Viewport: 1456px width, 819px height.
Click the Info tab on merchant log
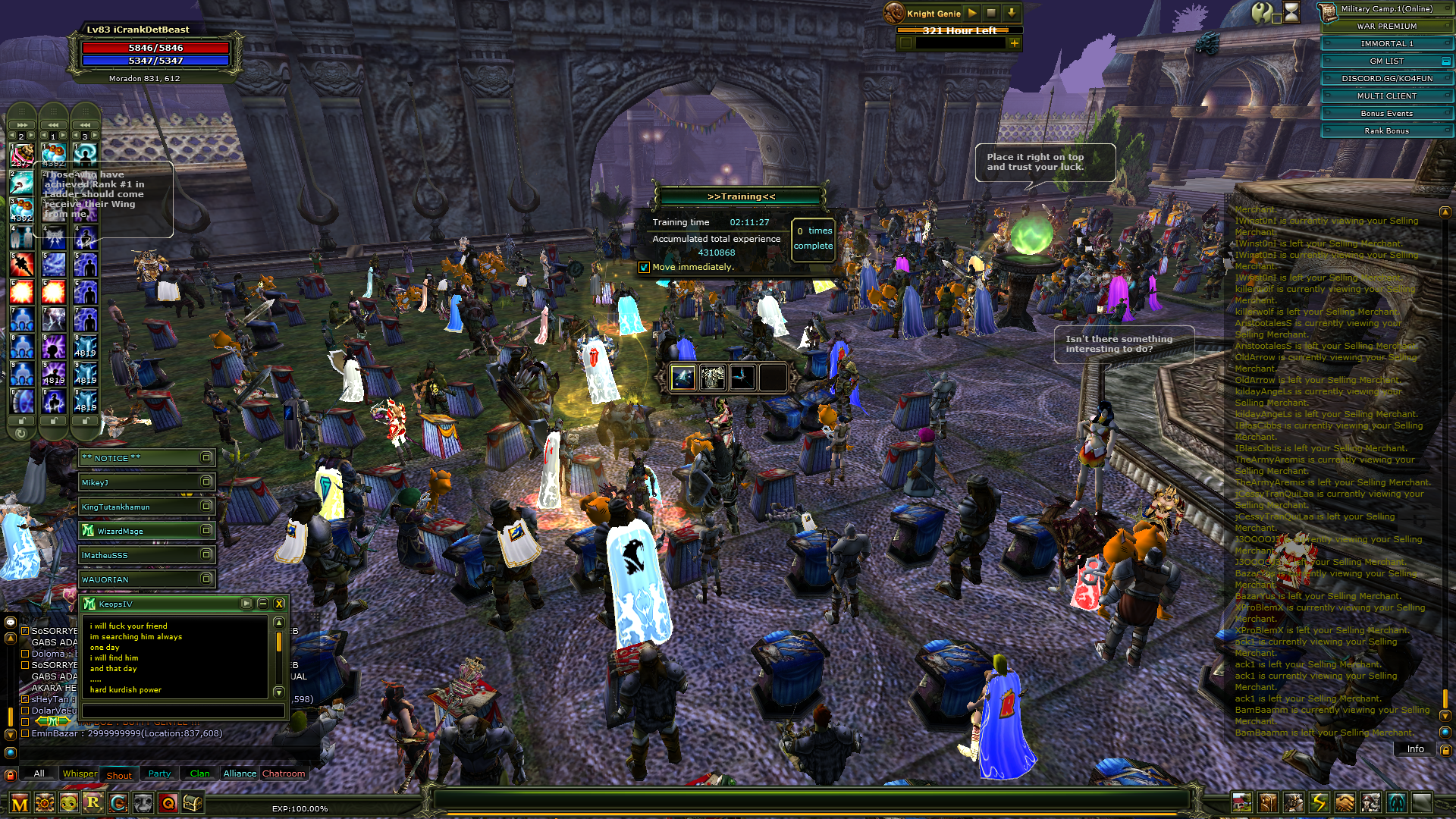[x=1415, y=749]
